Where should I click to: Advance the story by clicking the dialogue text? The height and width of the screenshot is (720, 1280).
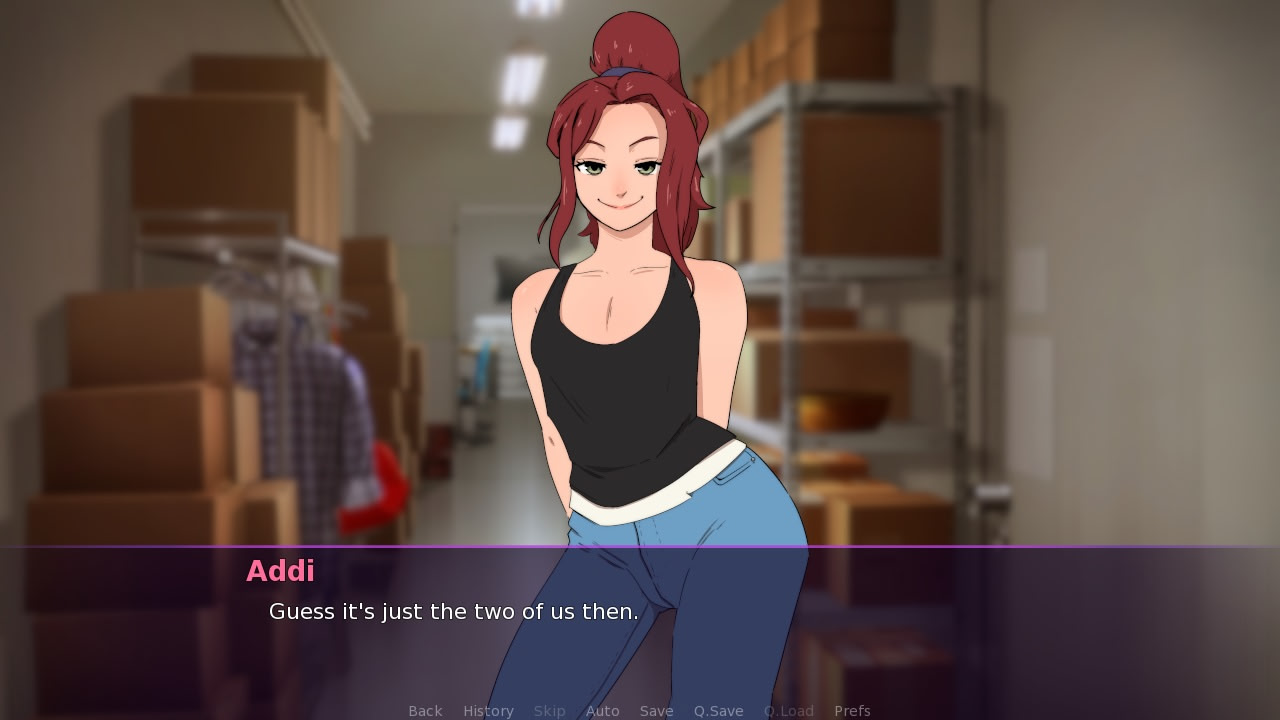[x=452, y=612]
